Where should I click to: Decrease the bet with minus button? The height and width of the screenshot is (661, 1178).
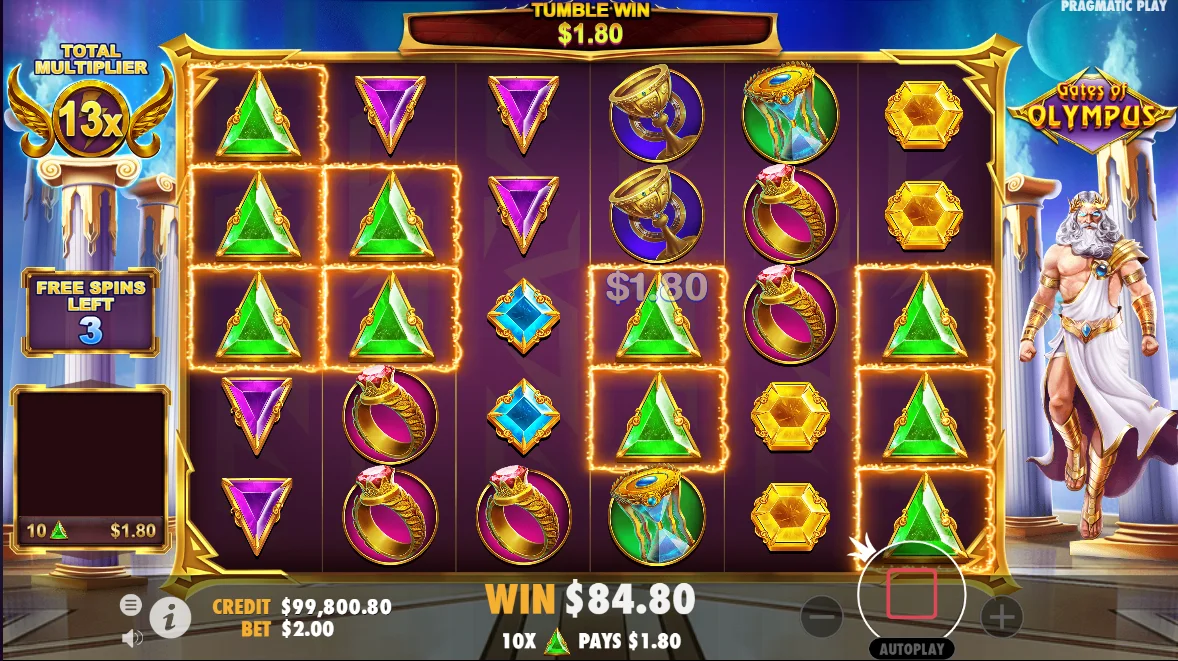tap(822, 617)
